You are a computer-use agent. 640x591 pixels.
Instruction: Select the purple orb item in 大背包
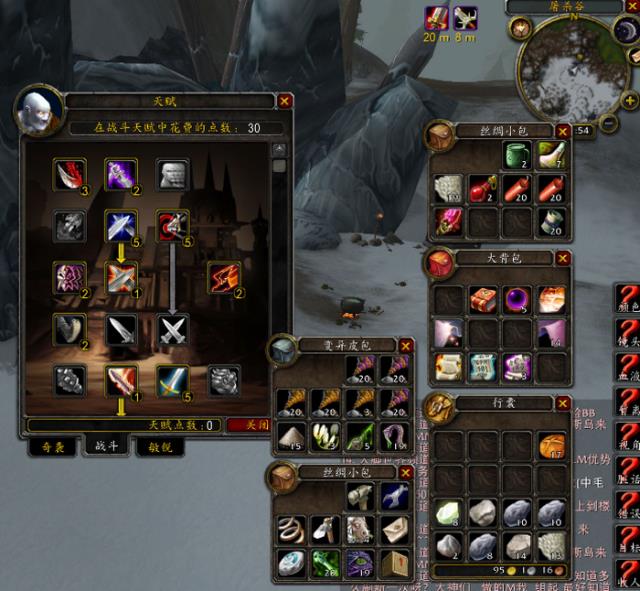(518, 300)
